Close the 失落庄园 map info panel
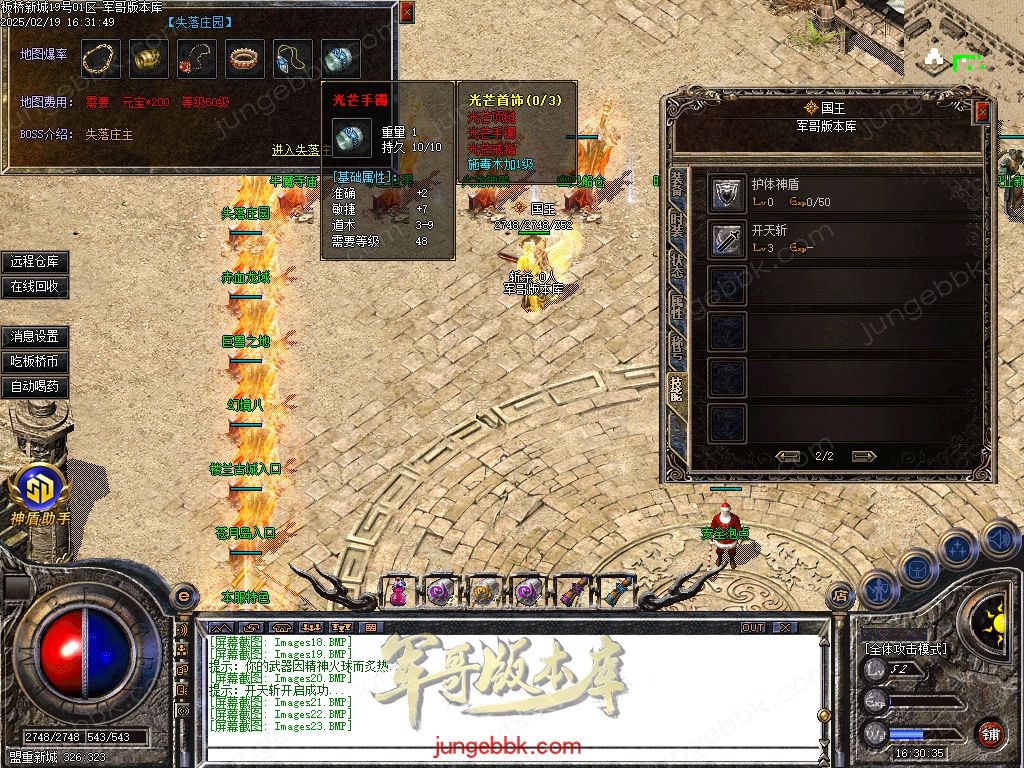 click(406, 13)
